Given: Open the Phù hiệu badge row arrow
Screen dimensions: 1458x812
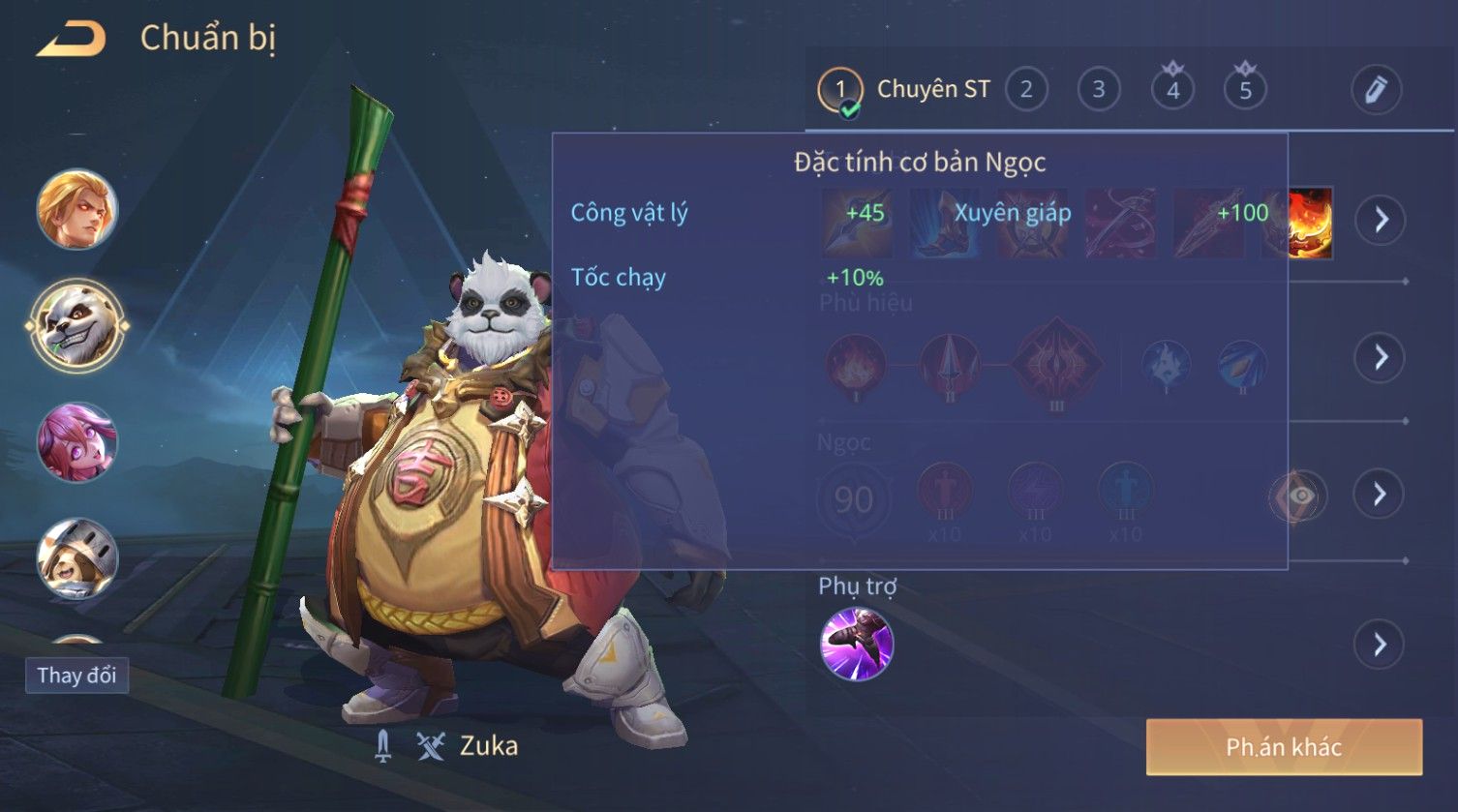Looking at the screenshot, I should coord(1380,357).
